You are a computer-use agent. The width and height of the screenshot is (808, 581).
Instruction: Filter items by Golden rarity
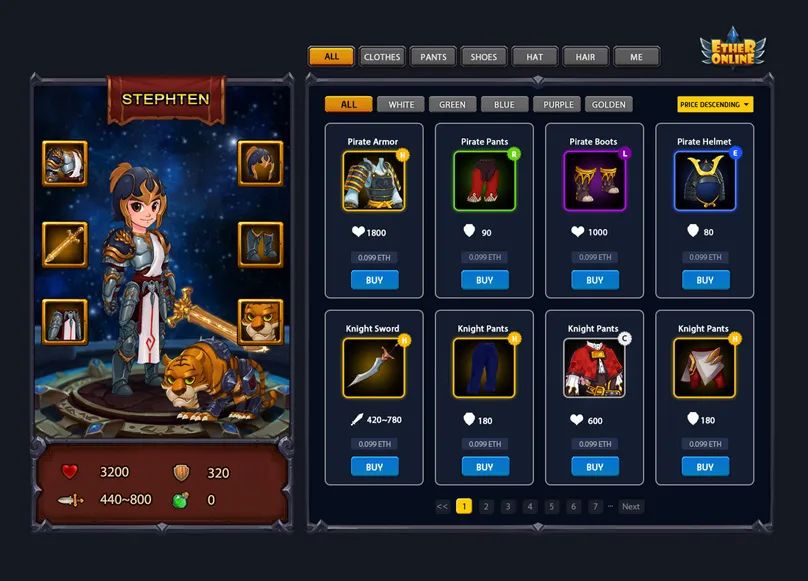pos(608,104)
